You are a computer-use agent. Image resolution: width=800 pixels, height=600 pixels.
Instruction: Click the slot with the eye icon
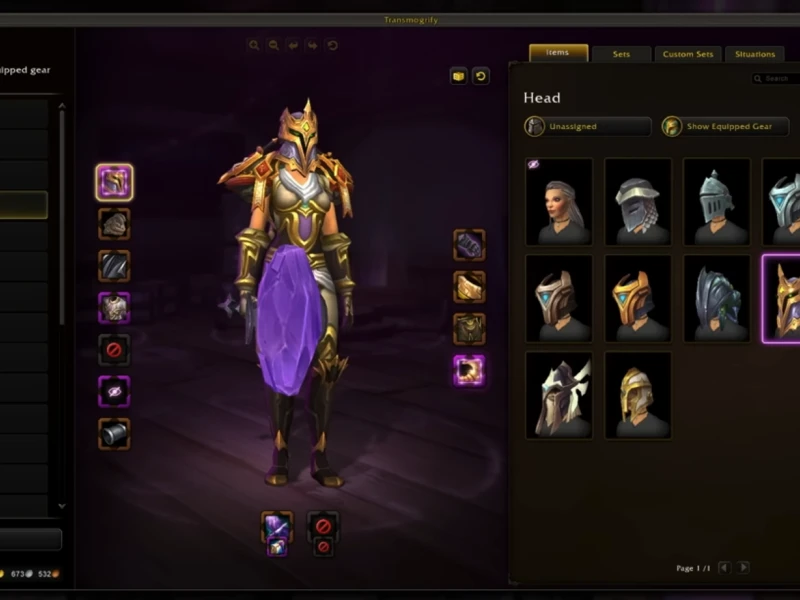point(114,391)
